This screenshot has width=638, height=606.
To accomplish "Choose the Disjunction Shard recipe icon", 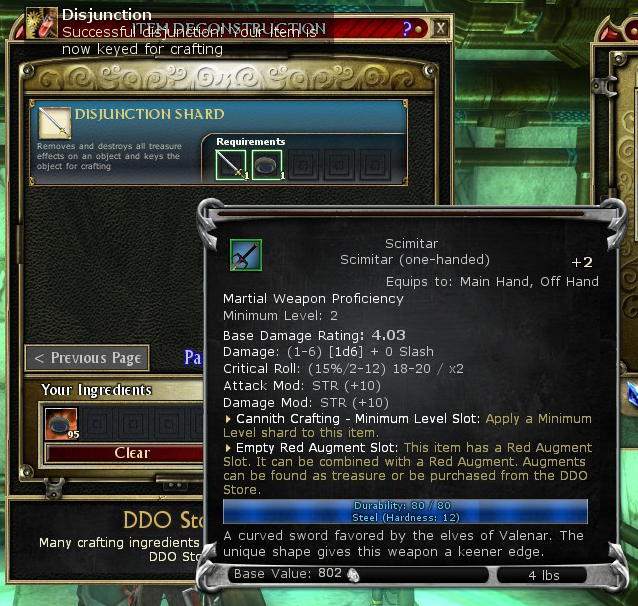I will pyautogui.click(x=55, y=123).
